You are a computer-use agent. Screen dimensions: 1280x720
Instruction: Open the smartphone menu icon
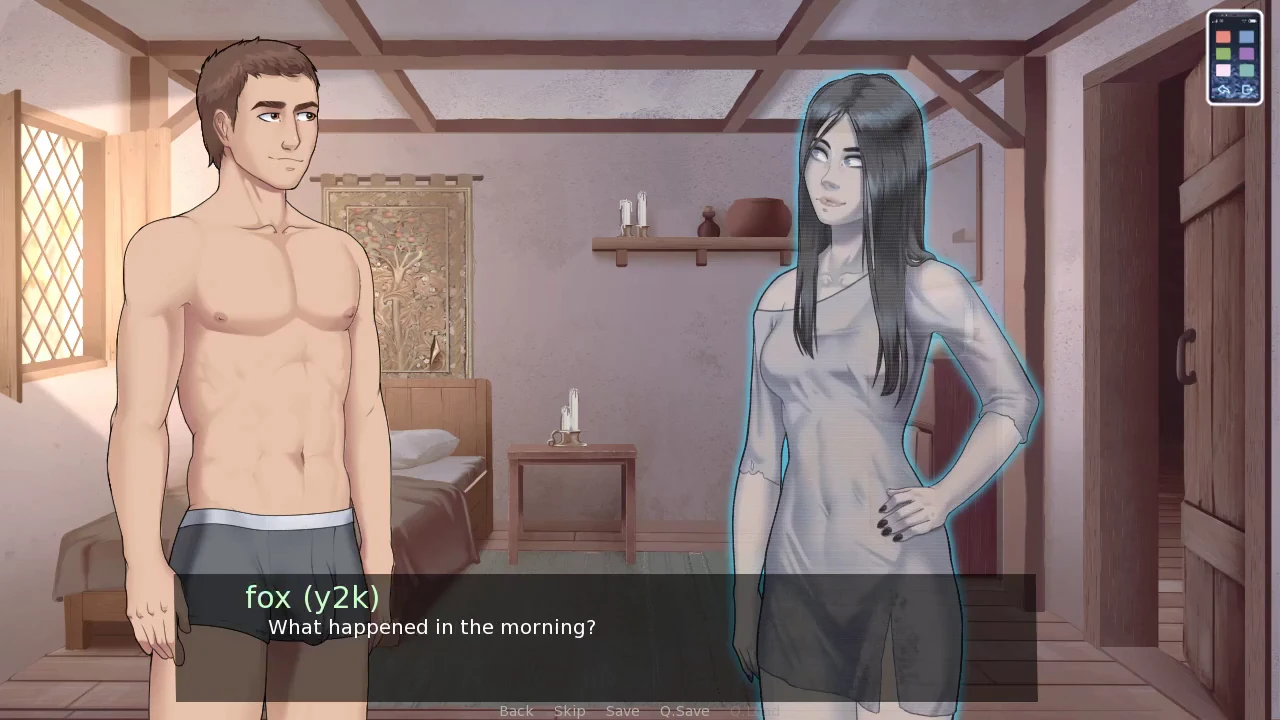coord(1234,58)
